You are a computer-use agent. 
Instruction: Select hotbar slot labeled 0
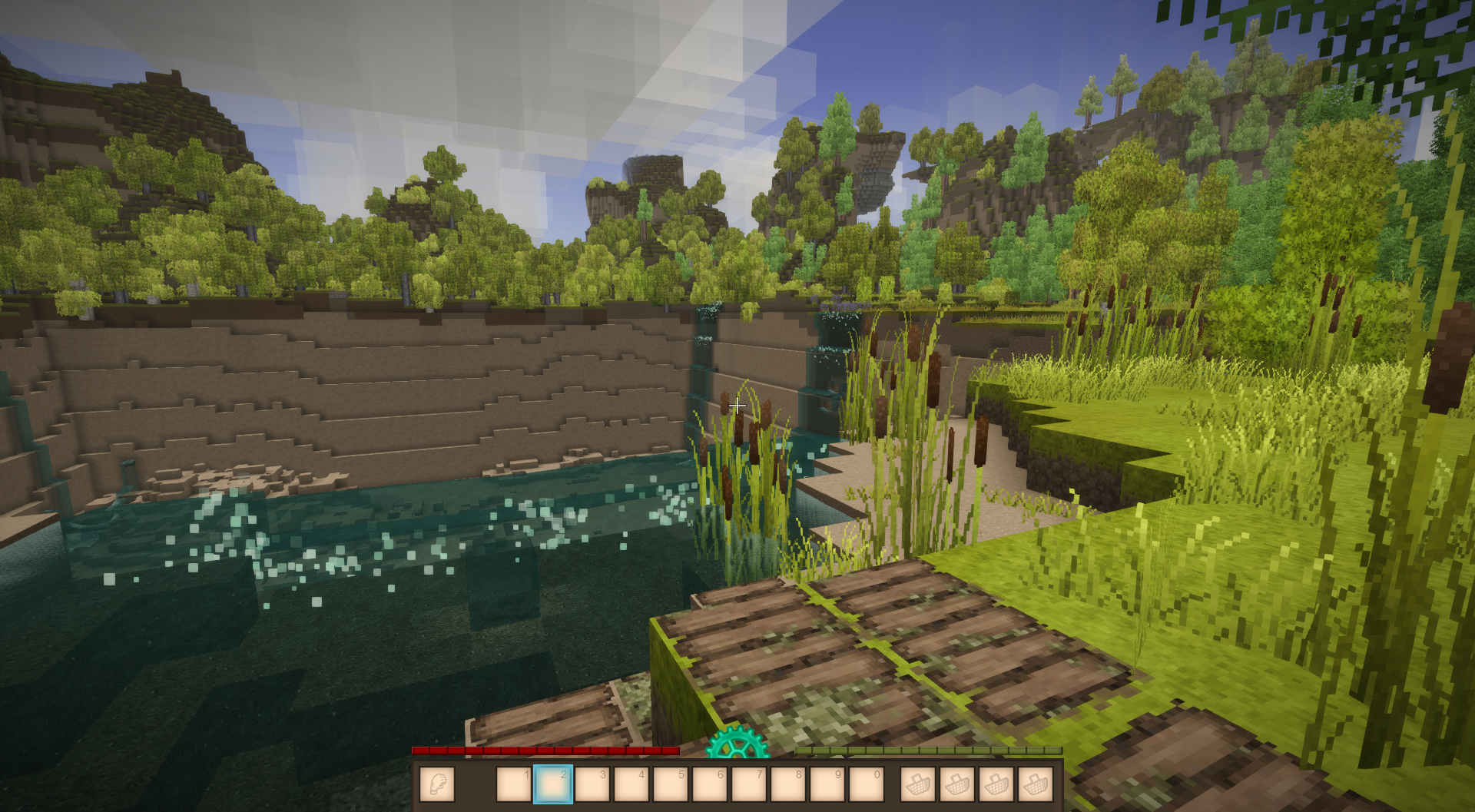(867, 784)
